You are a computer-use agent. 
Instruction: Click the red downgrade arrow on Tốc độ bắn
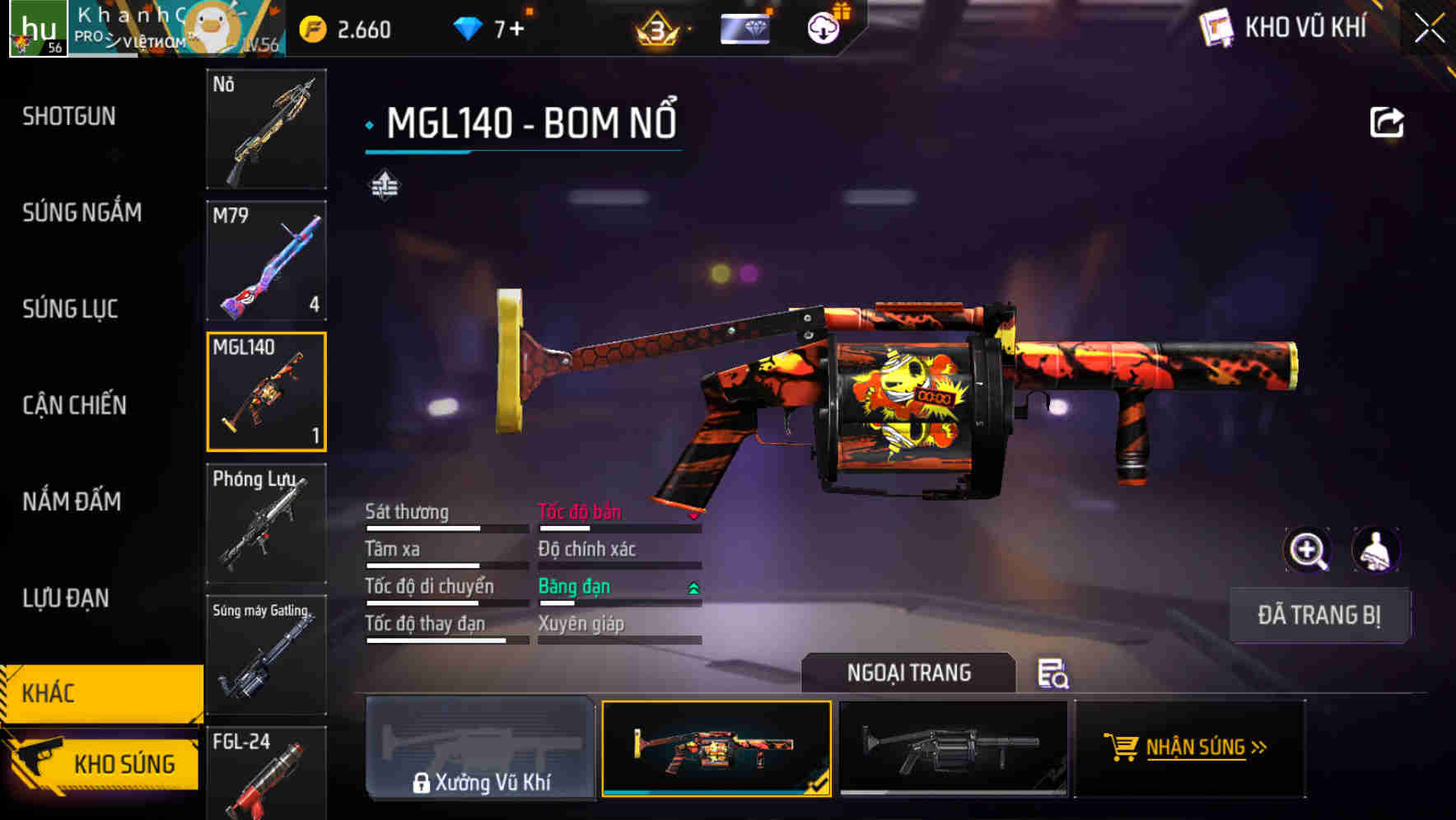(693, 517)
